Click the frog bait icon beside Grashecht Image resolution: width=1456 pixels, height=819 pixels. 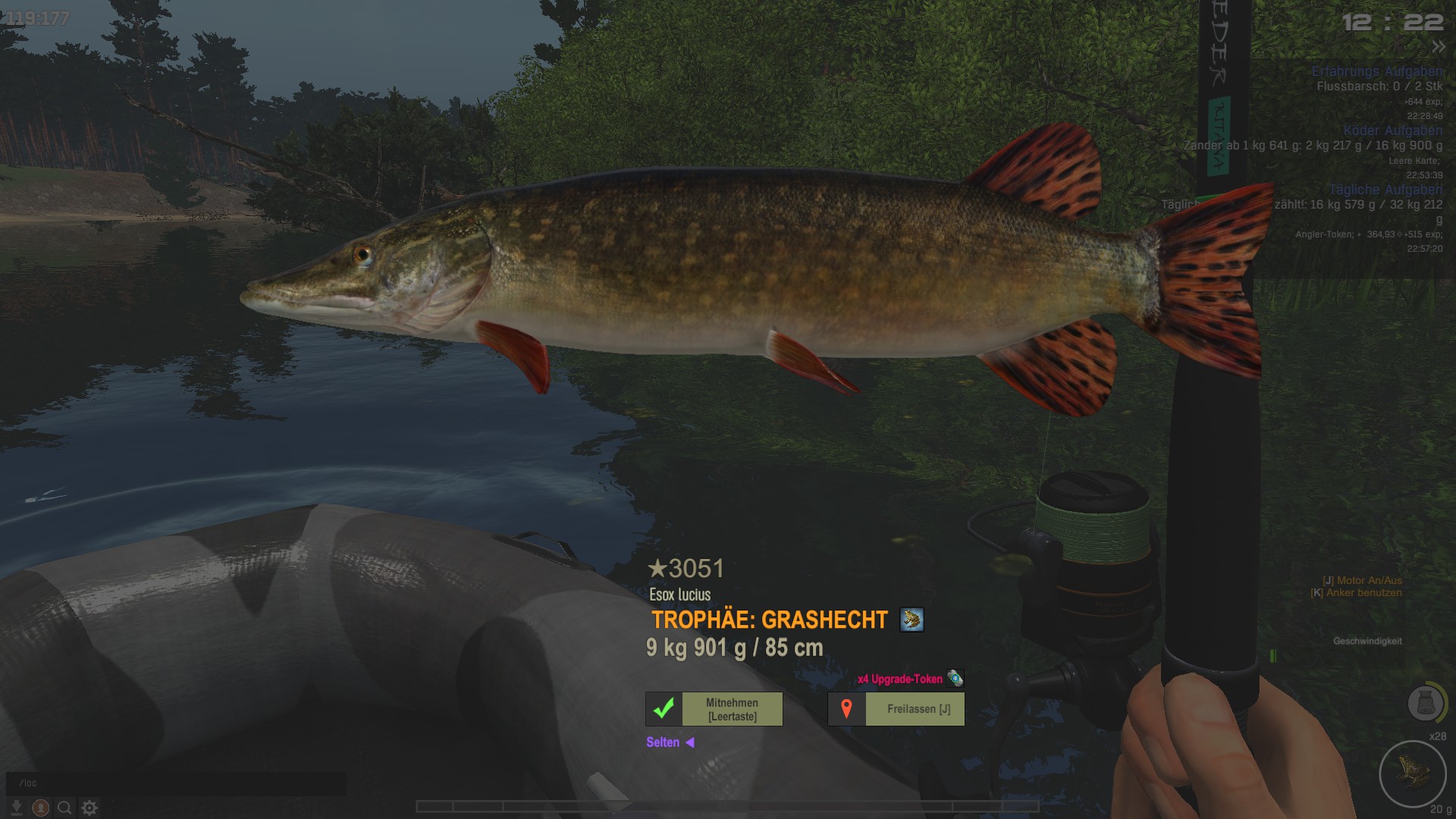pyautogui.click(x=912, y=620)
